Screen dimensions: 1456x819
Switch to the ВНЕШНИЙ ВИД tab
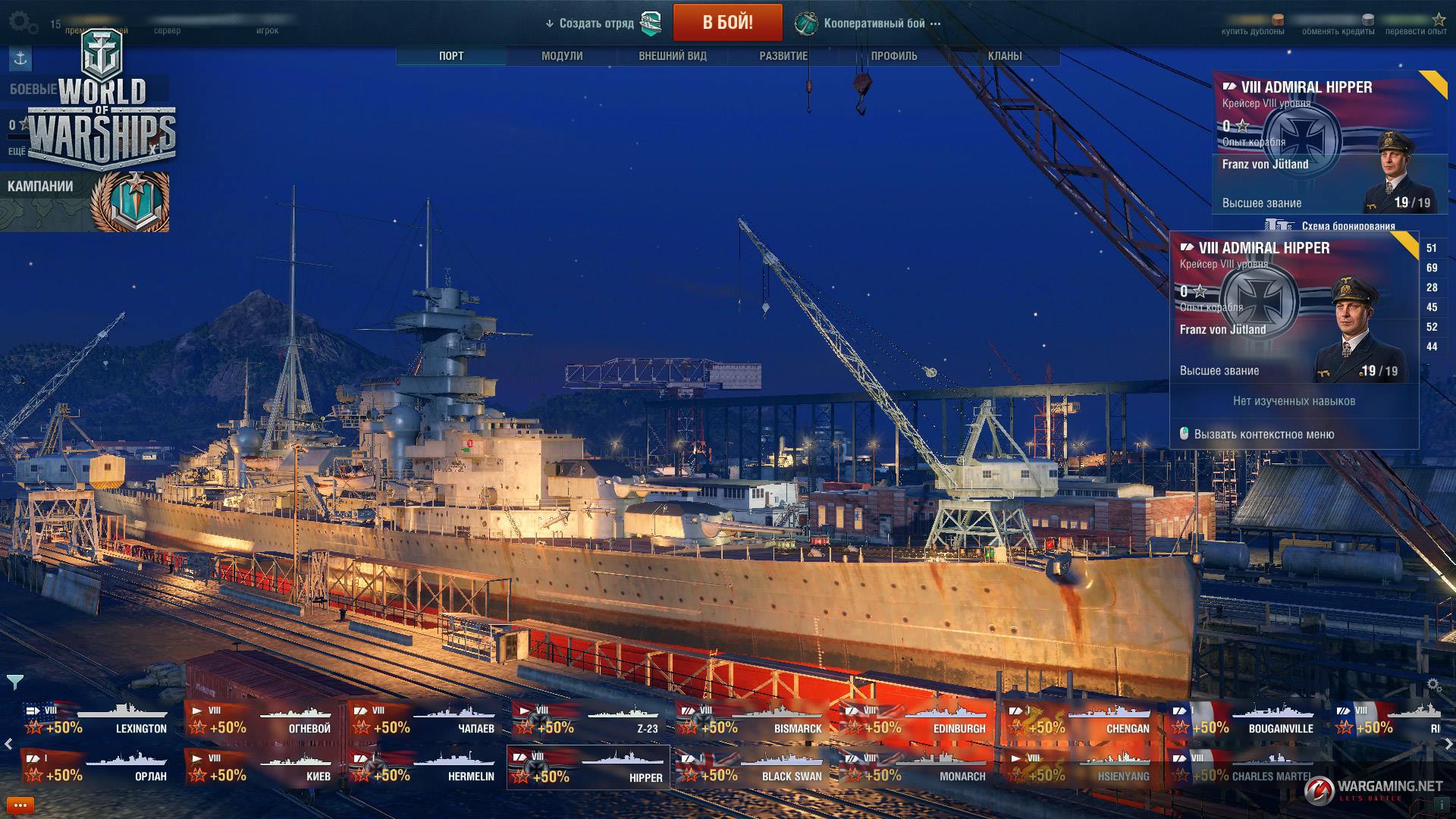pyautogui.click(x=673, y=56)
